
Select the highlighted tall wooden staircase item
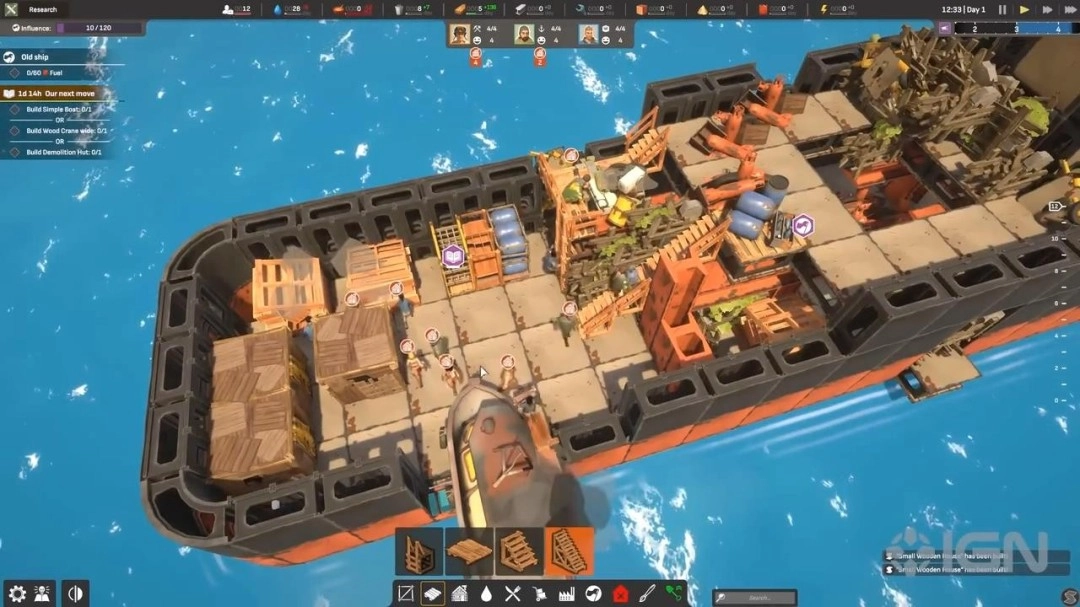[x=568, y=552]
